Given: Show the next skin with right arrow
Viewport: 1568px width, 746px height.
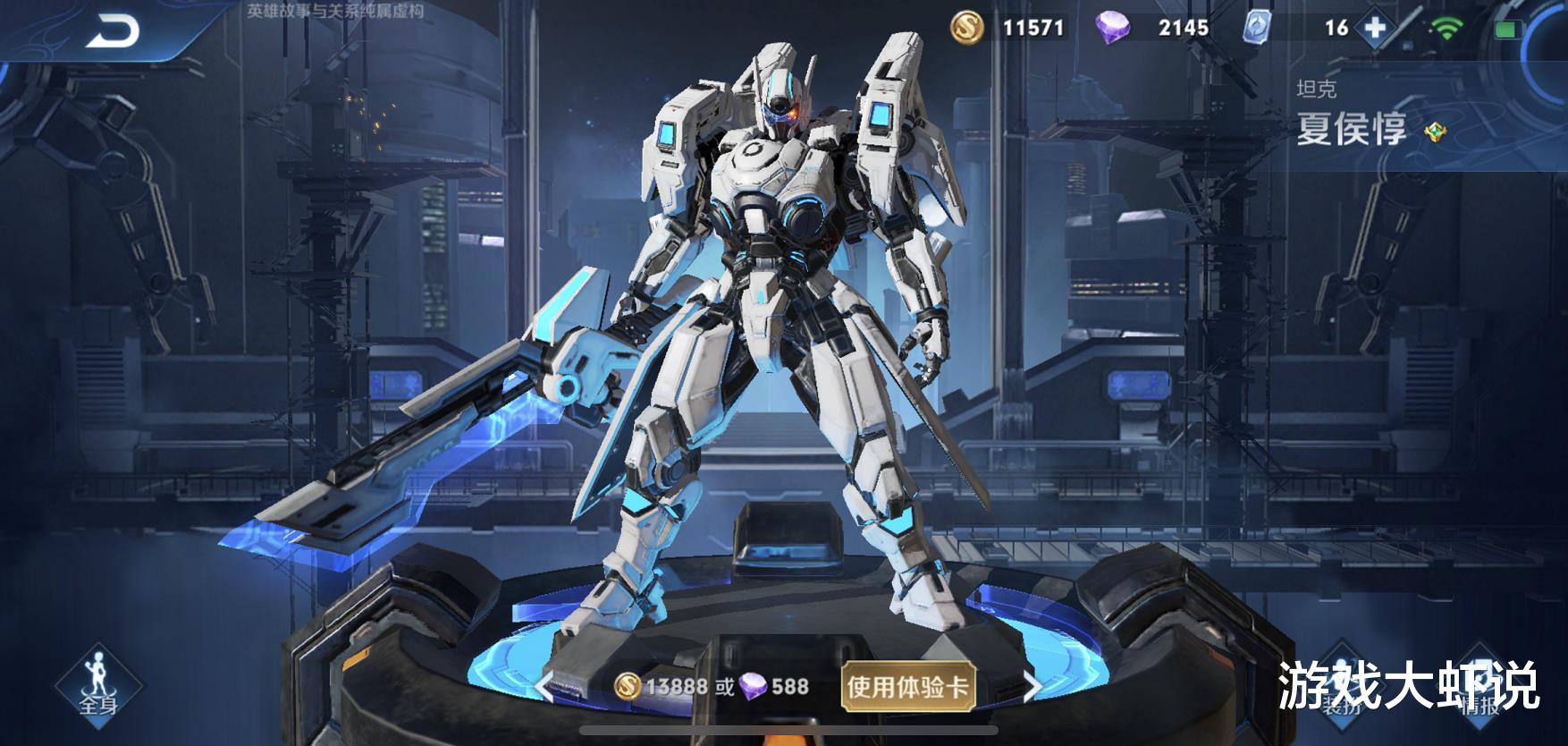Looking at the screenshot, I should [1032, 686].
